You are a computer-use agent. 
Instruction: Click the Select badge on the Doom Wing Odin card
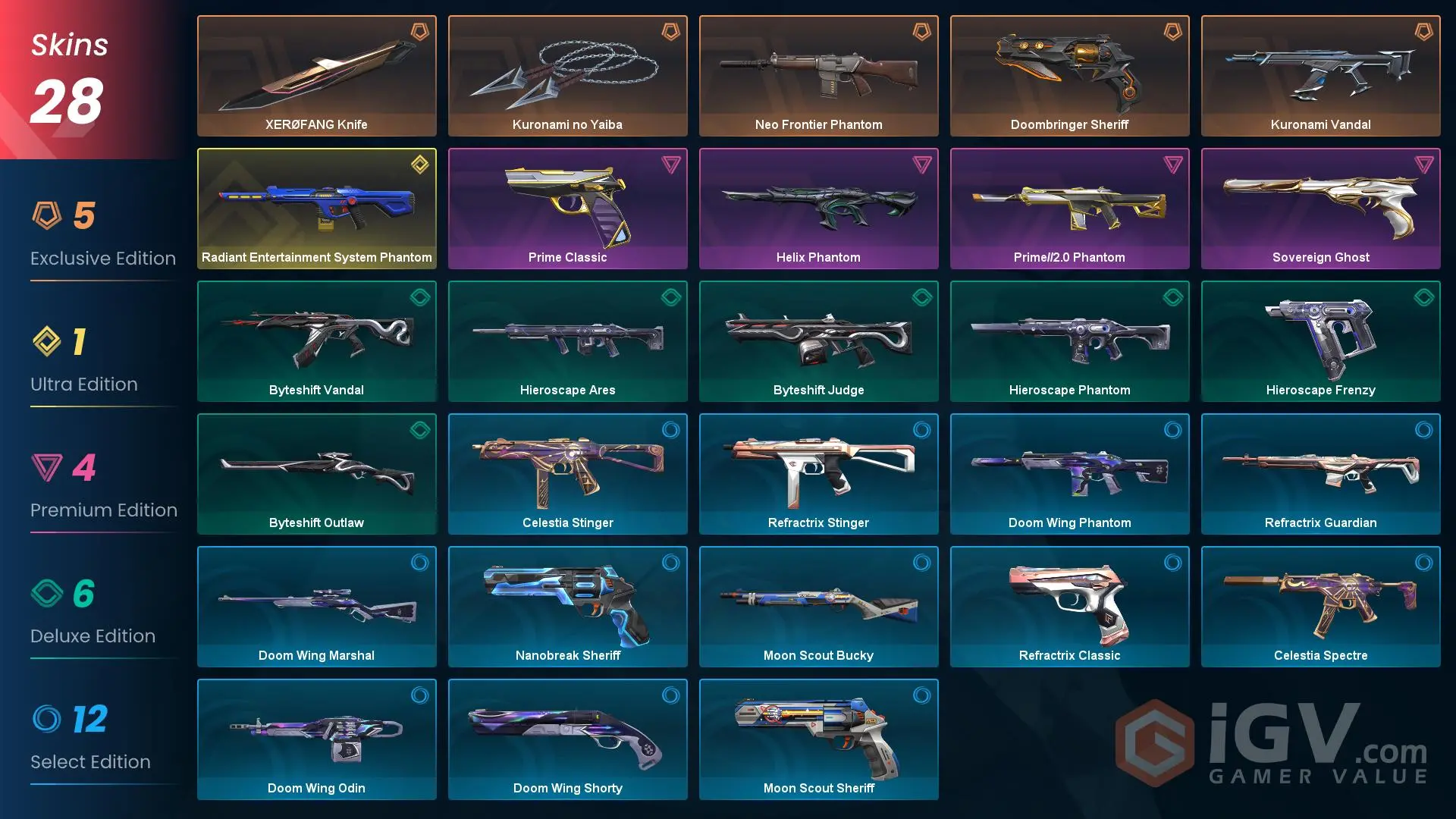coord(418,695)
